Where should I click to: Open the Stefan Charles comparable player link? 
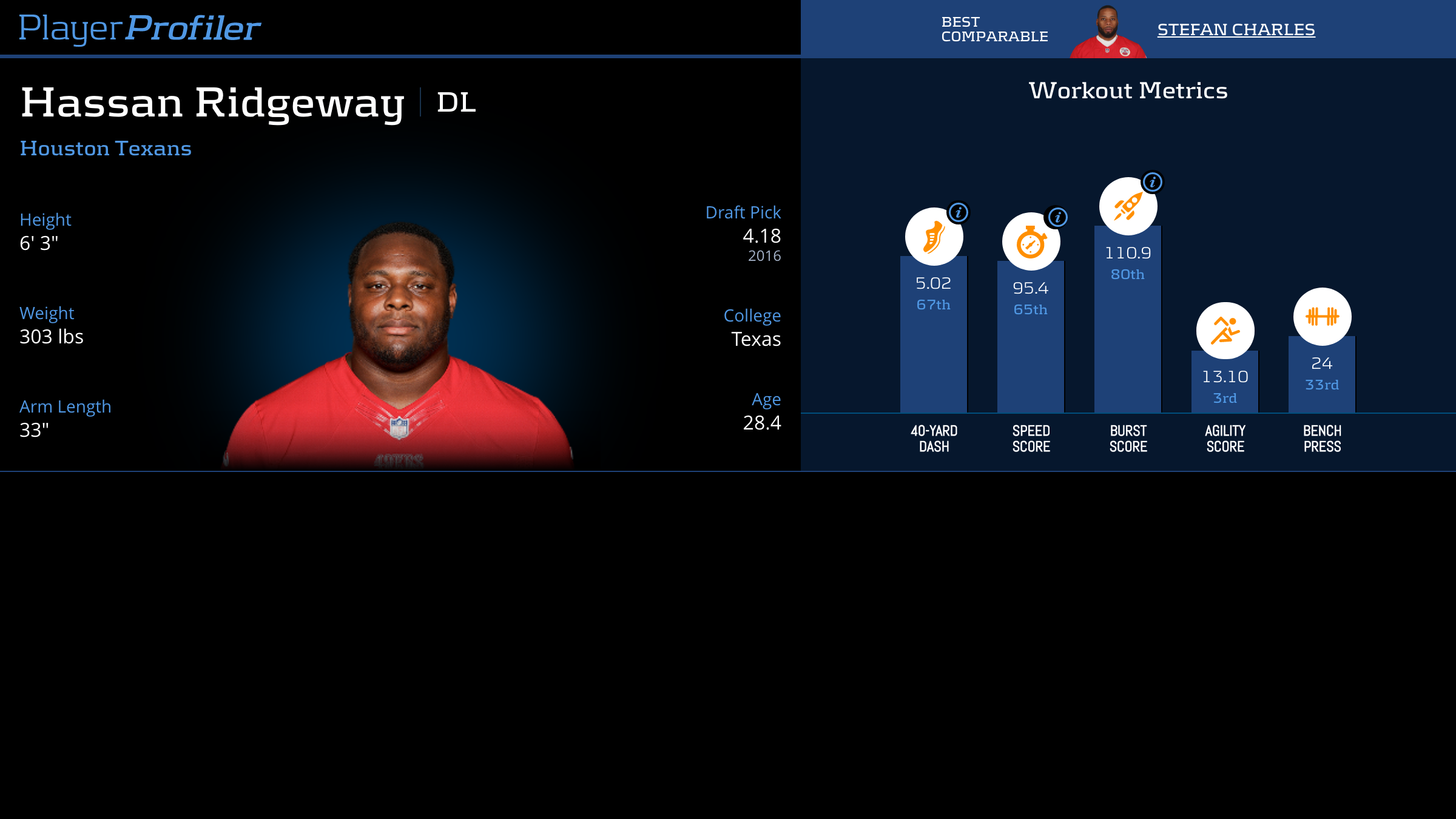coord(1236,30)
